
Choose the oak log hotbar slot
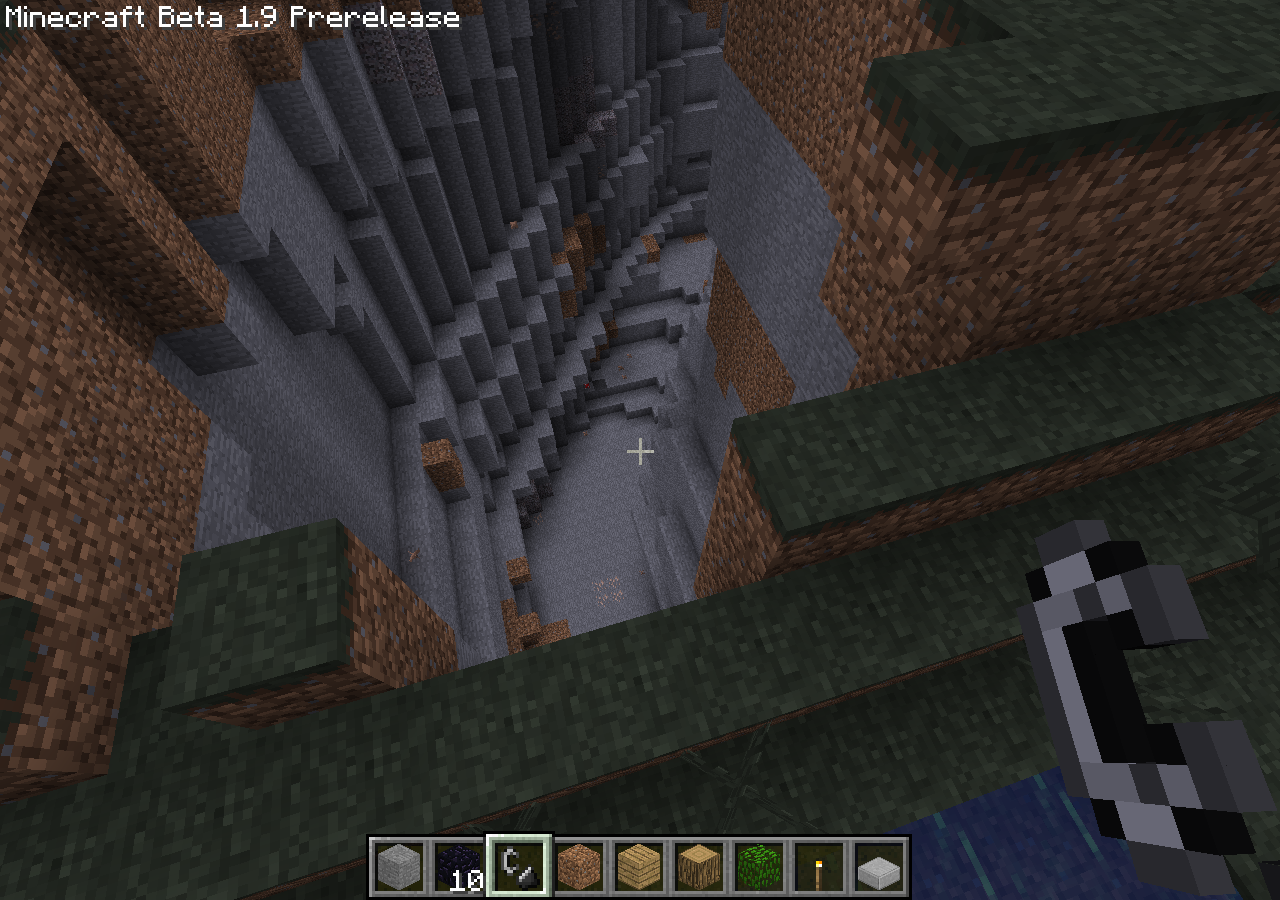699,866
